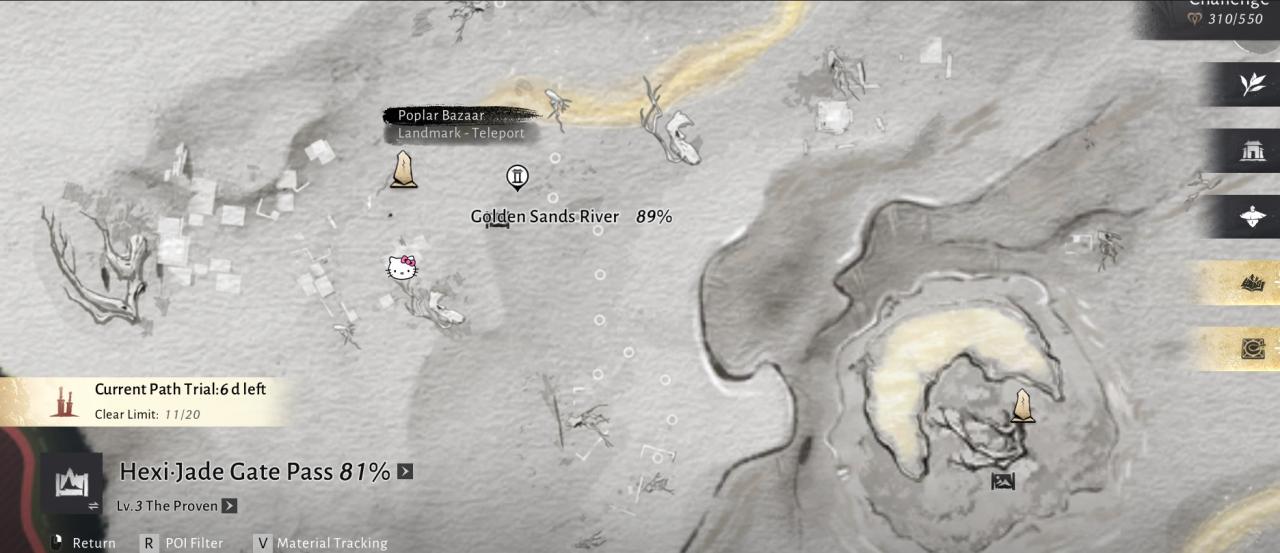This screenshot has width=1280, height=553.
Task: Click the Return button
Action: [85, 543]
